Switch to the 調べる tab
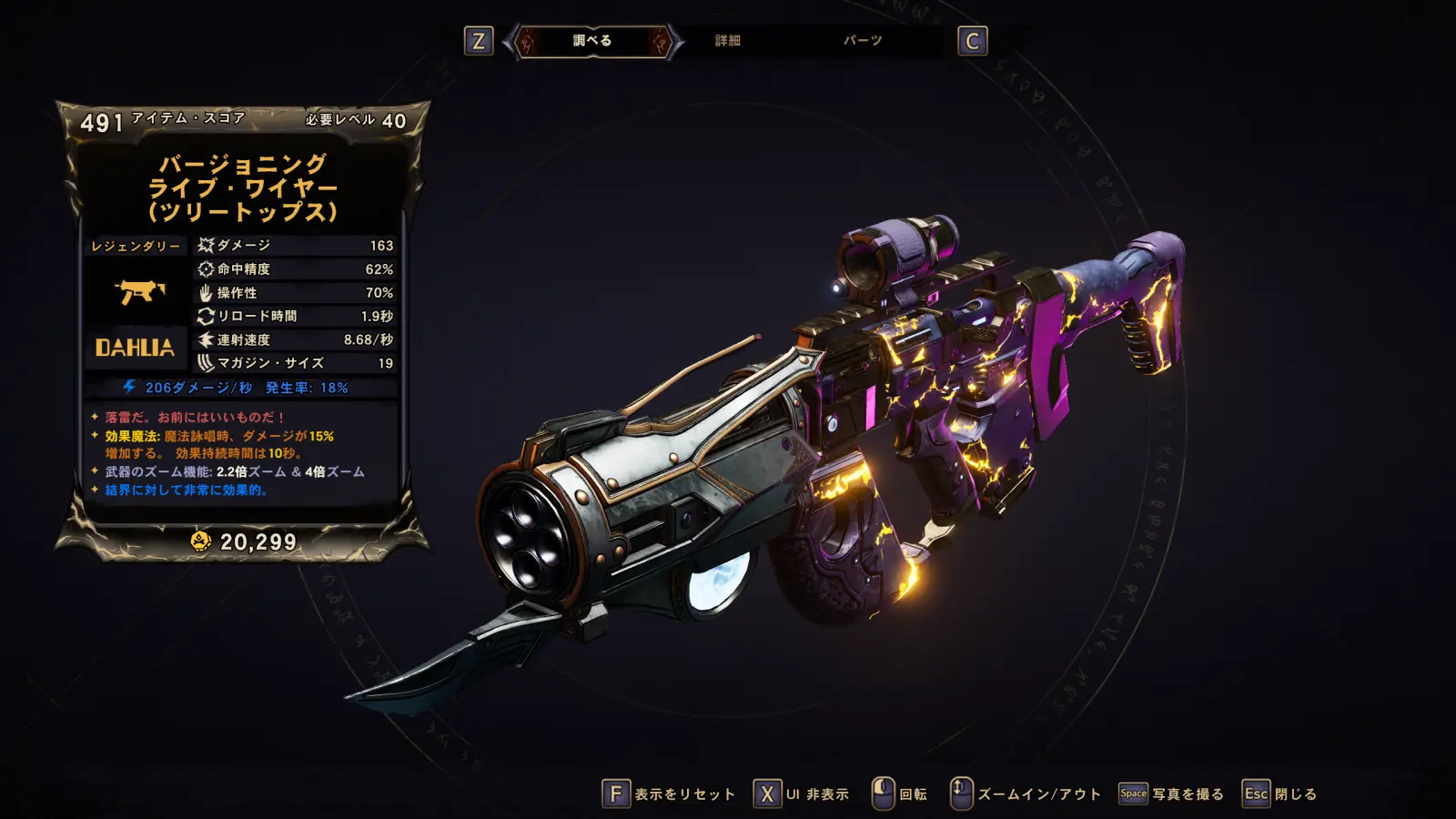1456x819 pixels. (592, 41)
